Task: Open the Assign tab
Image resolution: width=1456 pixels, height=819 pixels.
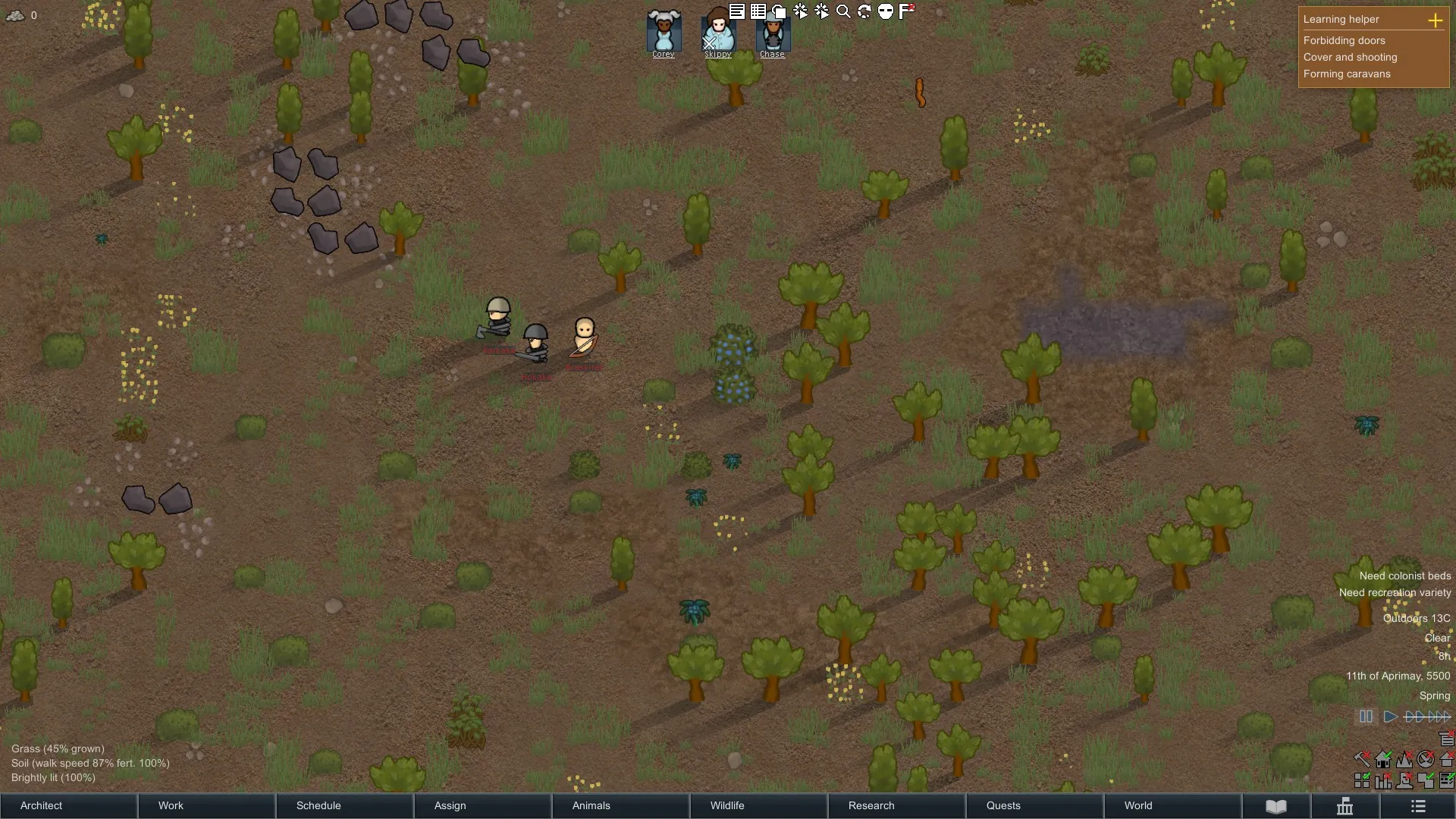Action: coord(482,805)
